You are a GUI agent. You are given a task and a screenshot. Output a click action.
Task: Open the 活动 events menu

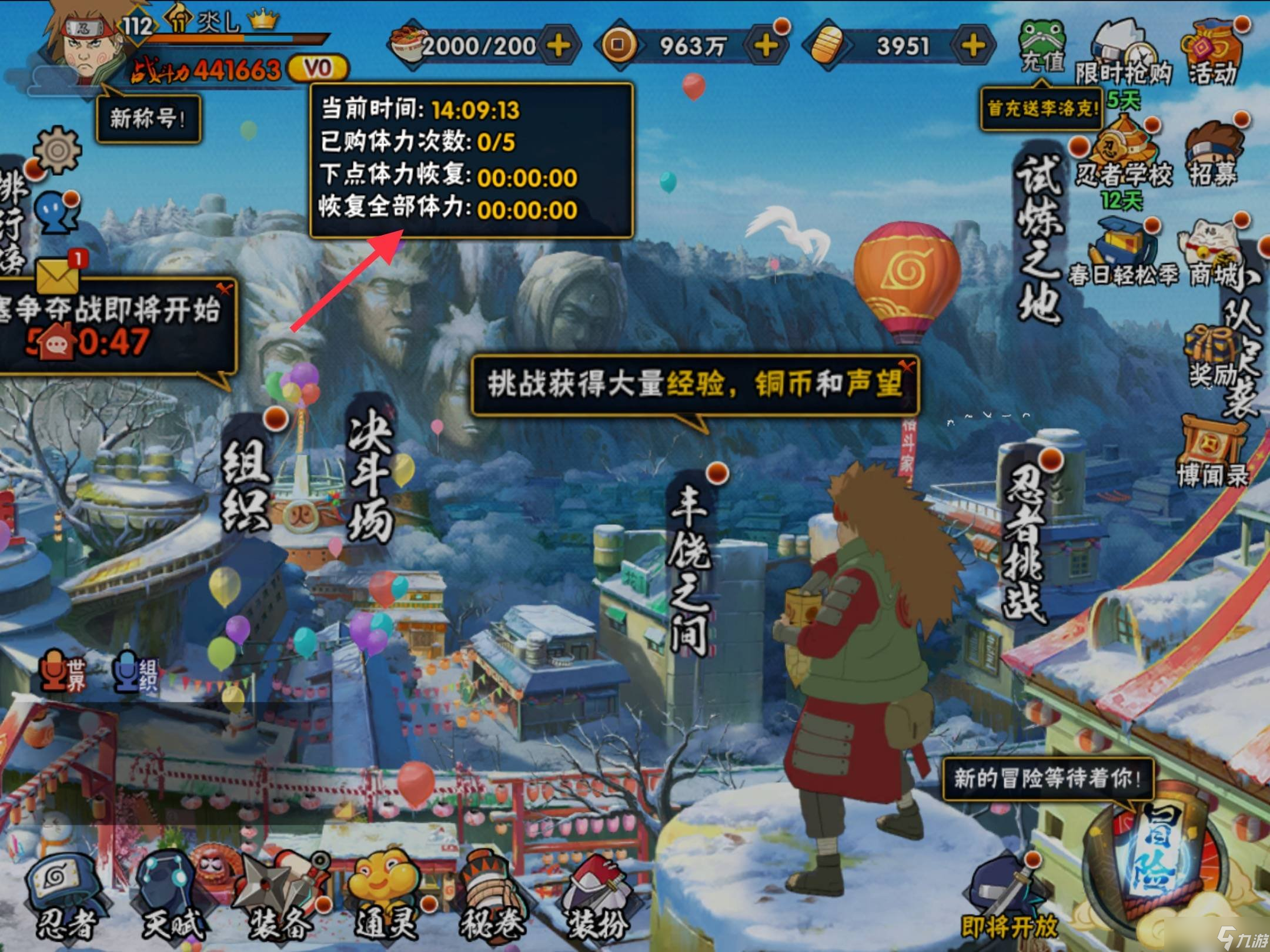point(1214,54)
